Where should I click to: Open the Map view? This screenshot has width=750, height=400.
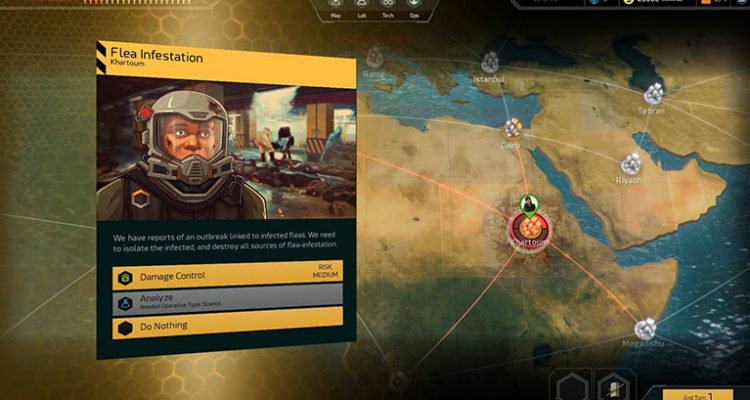(x=335, y=8)
